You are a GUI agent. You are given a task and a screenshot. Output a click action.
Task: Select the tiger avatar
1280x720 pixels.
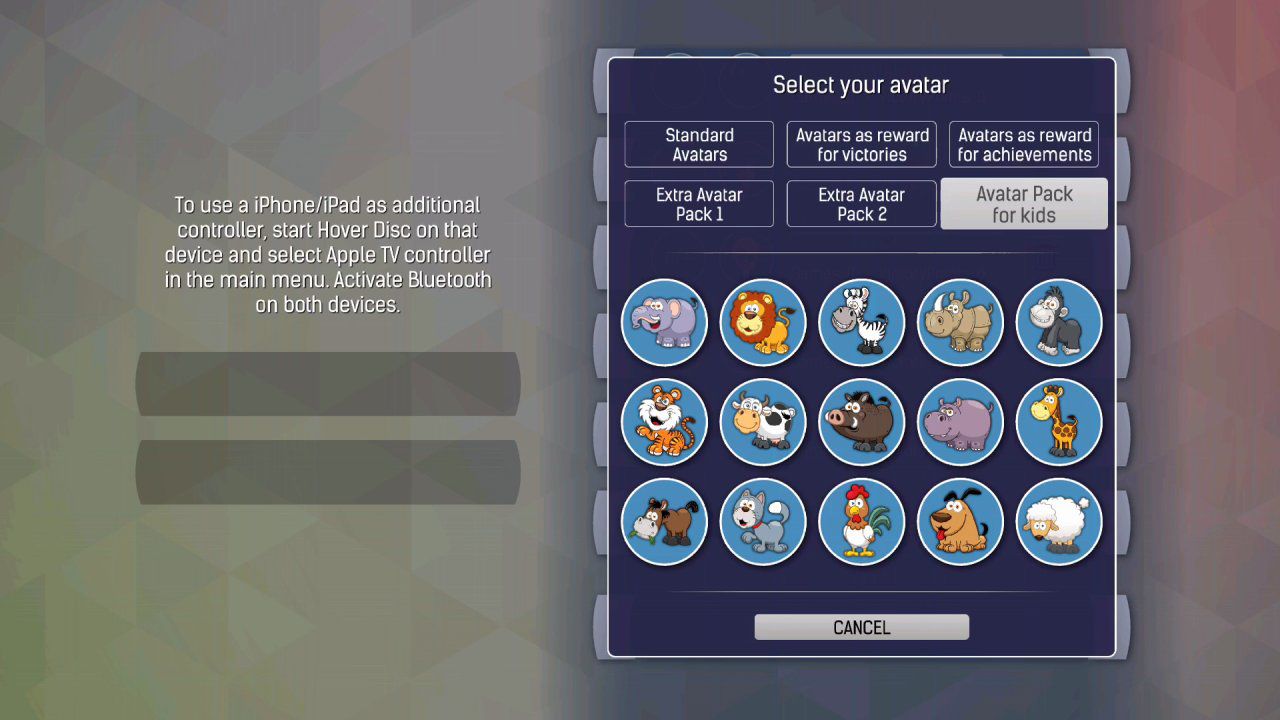coord(664,422)
